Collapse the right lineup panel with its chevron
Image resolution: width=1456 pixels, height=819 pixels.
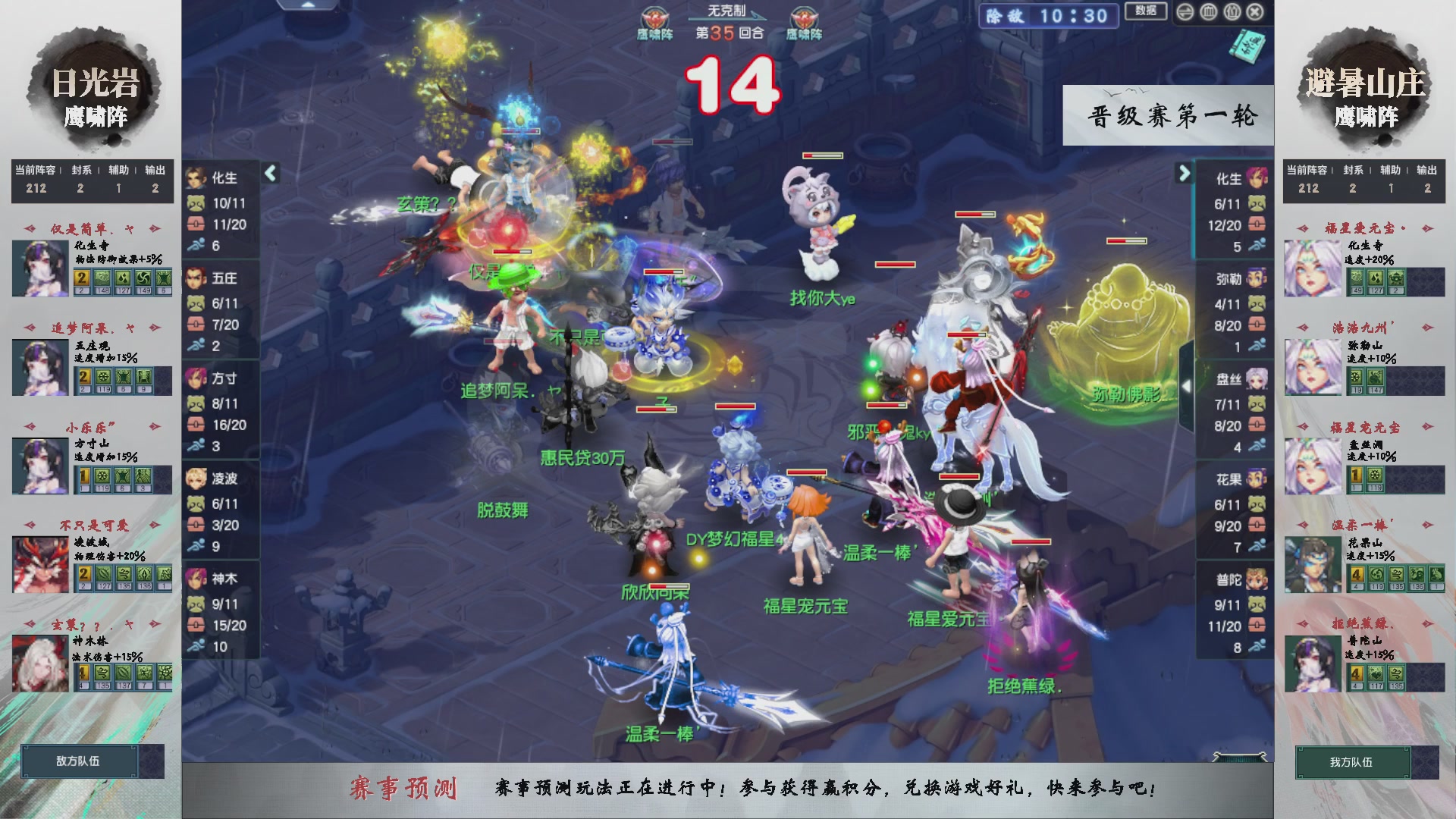coord(1183,173)
